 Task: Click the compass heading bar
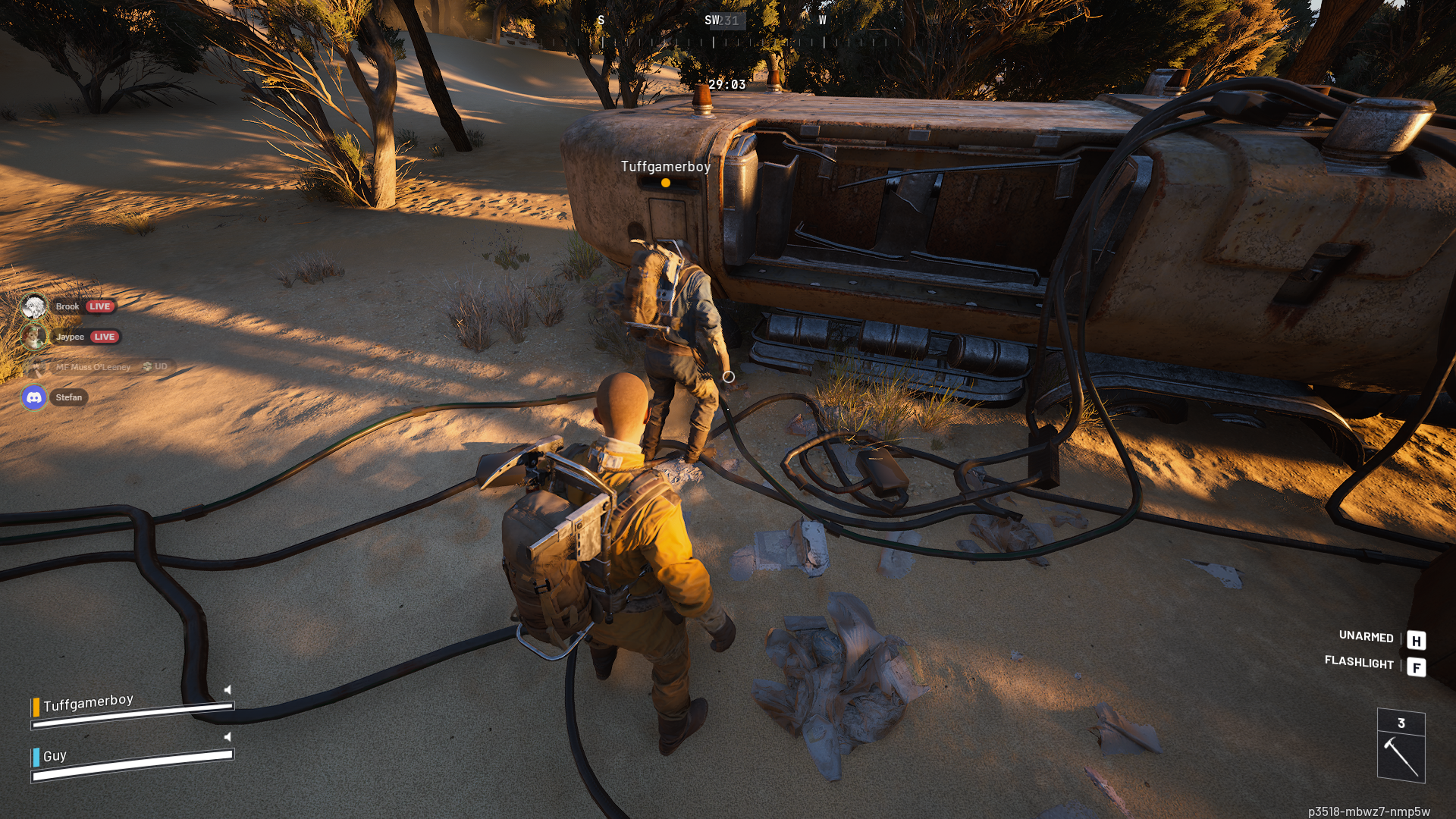[713, 32]
